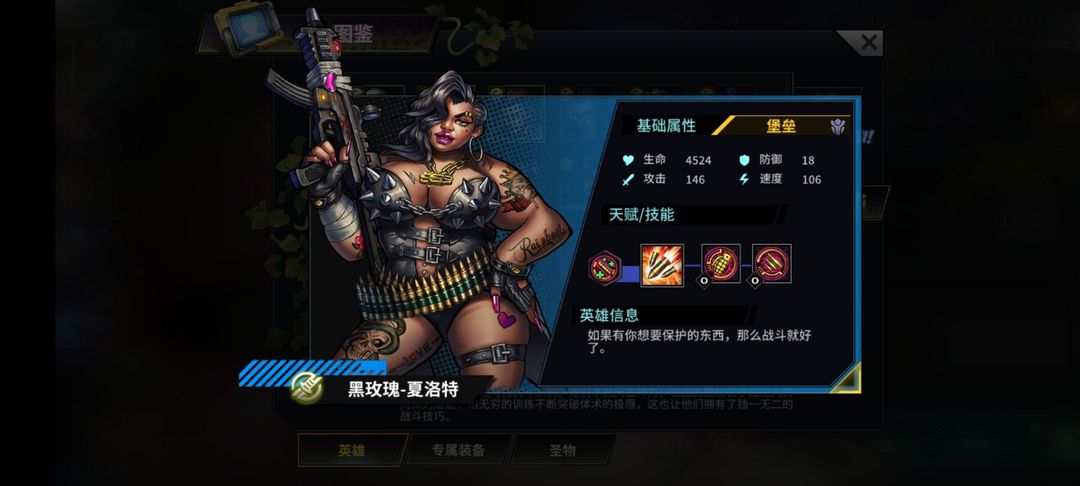Select the hexagonal talent icon
Image resolution: width=1080 pixels, height=486 pixels.
click(x=603, y=266)
